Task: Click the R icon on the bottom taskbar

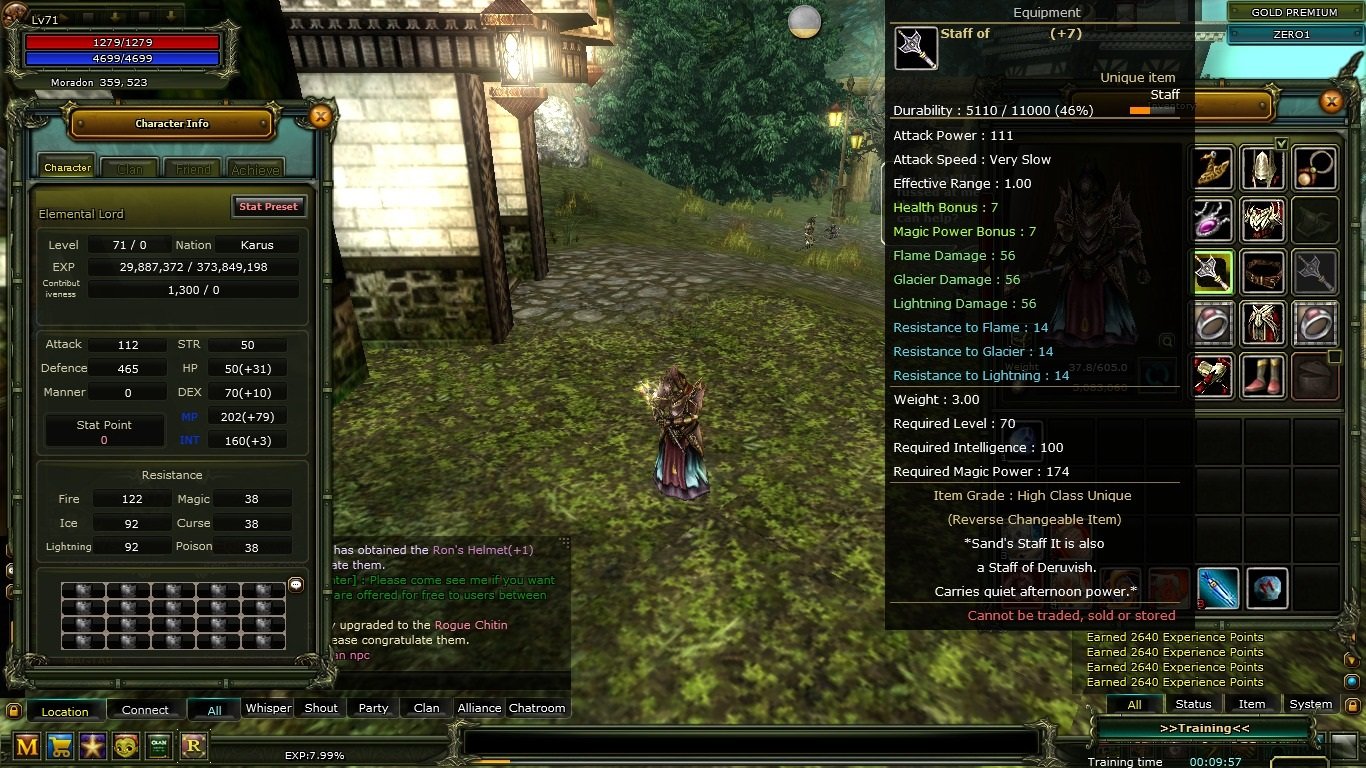Action: tap(196, 746)
